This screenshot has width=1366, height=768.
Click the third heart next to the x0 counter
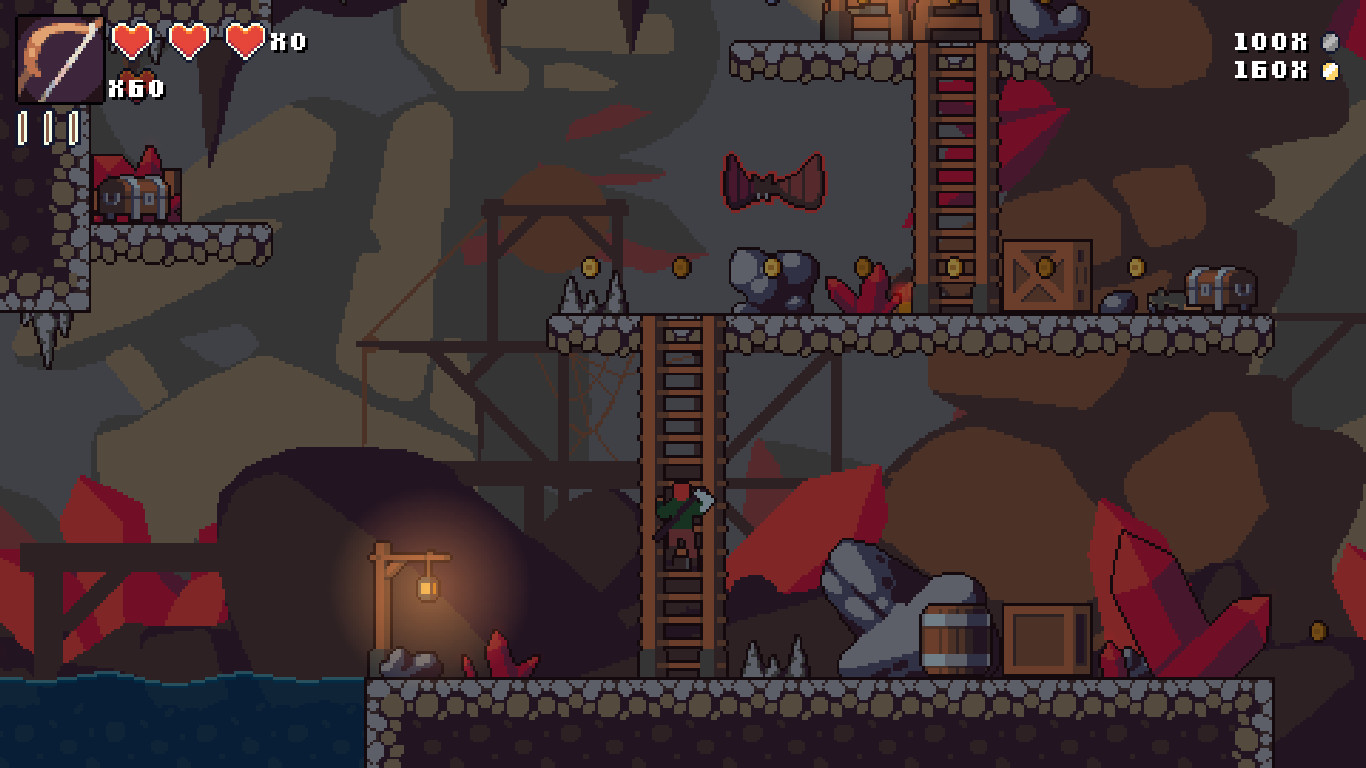coord(243,42)
